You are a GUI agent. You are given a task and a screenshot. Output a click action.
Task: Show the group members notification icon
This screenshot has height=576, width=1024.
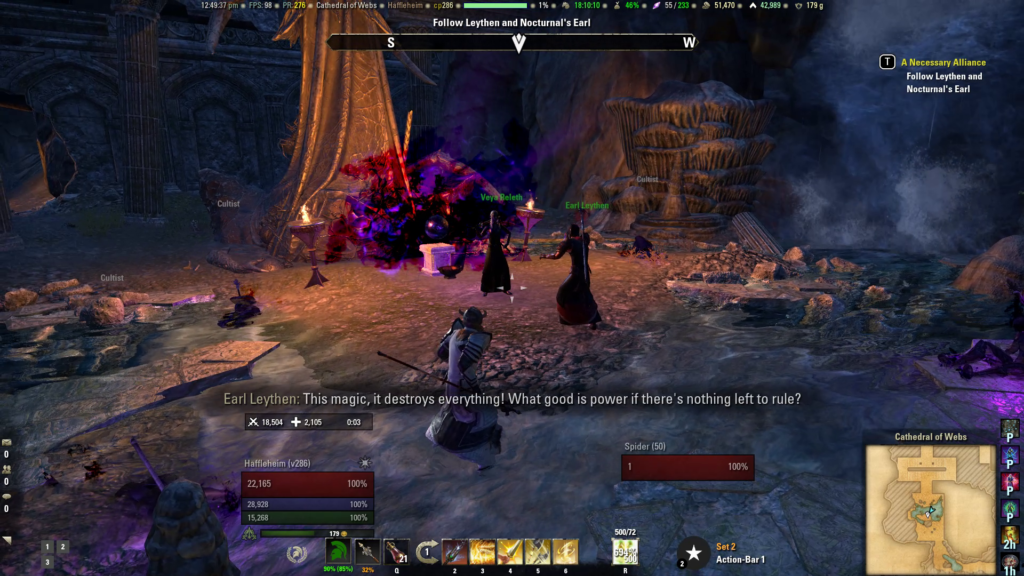pos(7,468)
